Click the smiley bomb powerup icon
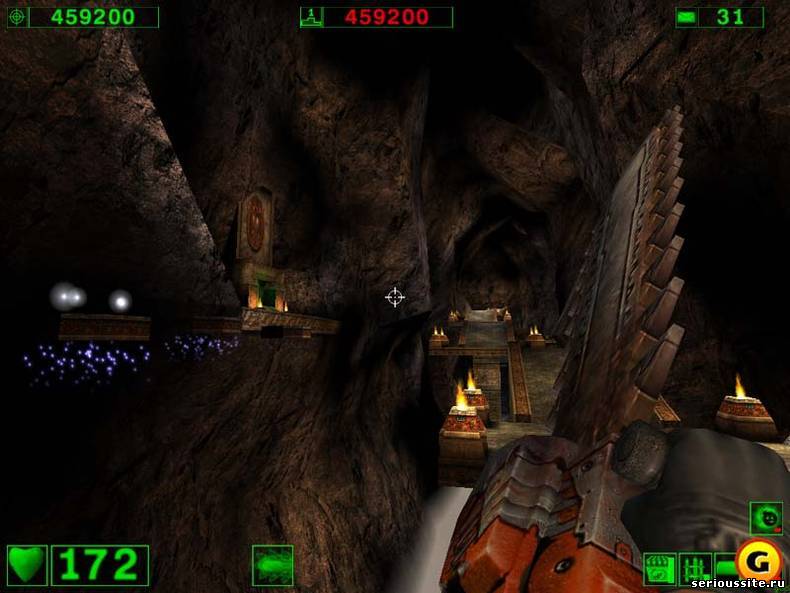This screenshot has width=790, height=593. coord(766,518)
